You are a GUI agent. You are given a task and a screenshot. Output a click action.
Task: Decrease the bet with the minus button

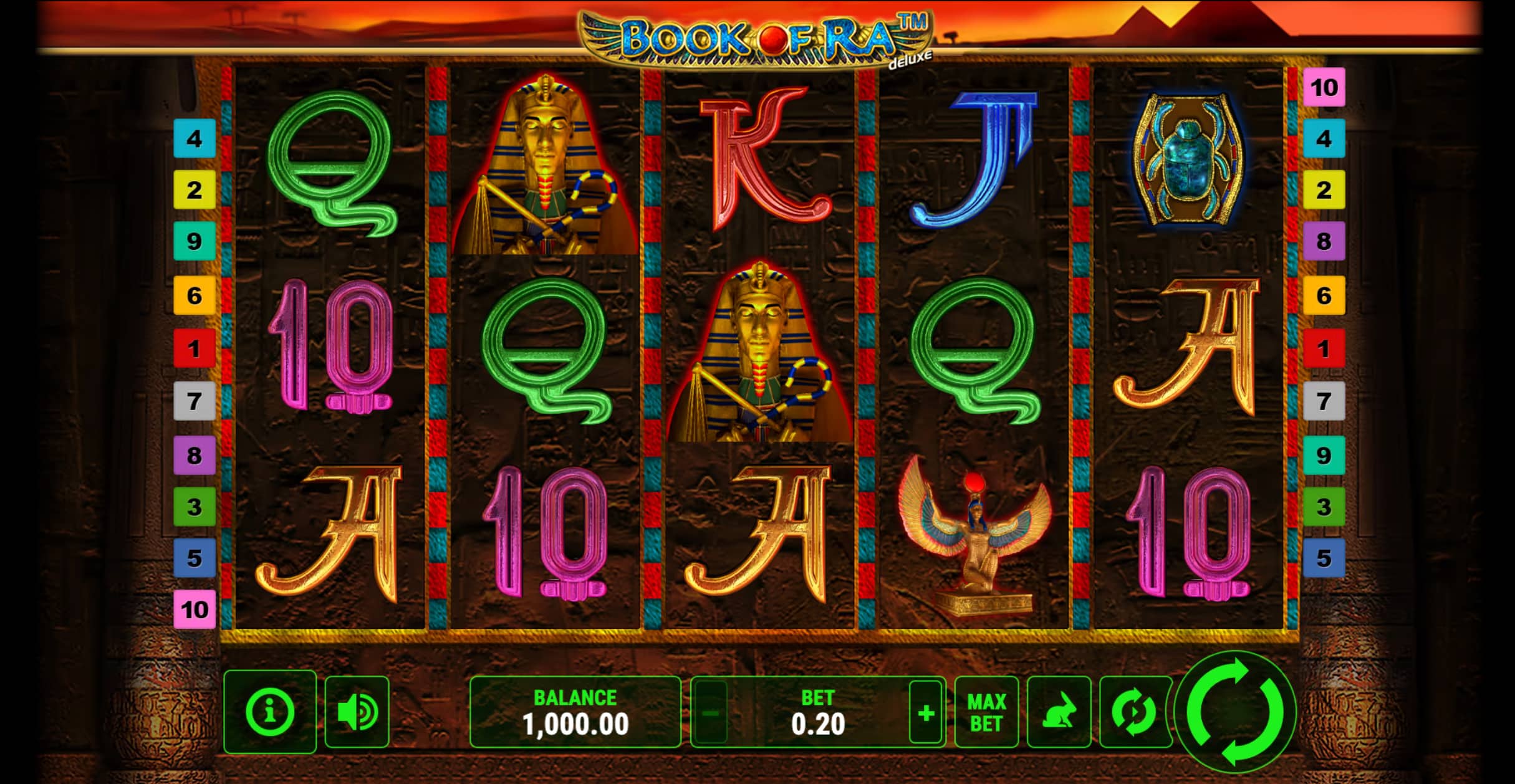tap(711, 712)
